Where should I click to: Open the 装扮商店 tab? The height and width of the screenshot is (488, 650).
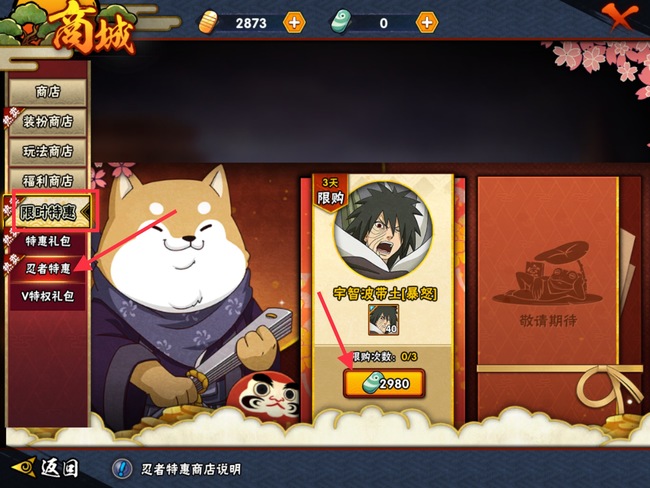tap(47, 122)
